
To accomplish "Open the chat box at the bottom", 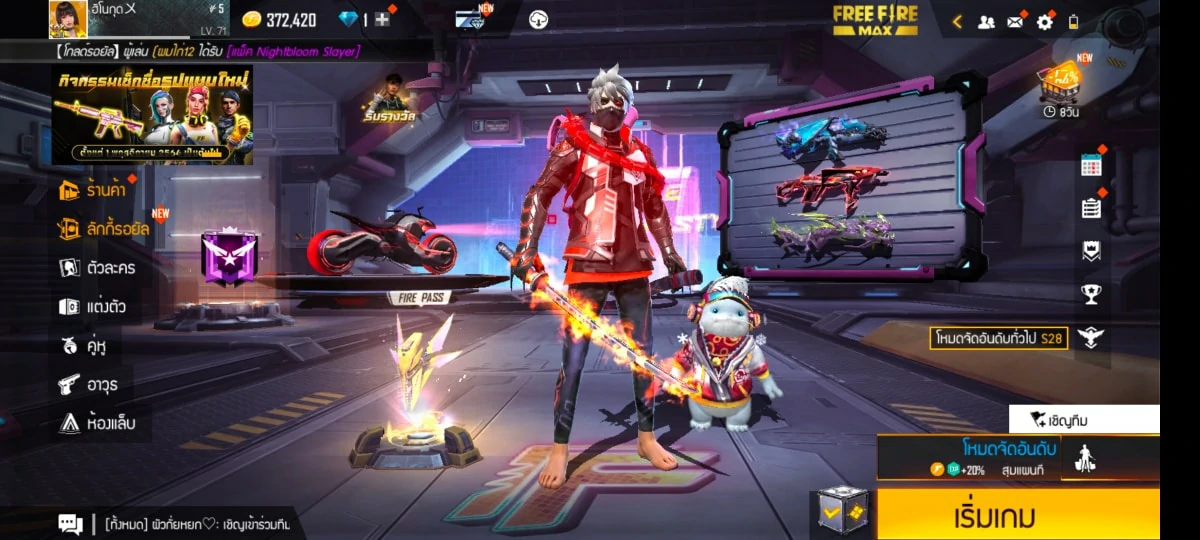I will [70, 523].
